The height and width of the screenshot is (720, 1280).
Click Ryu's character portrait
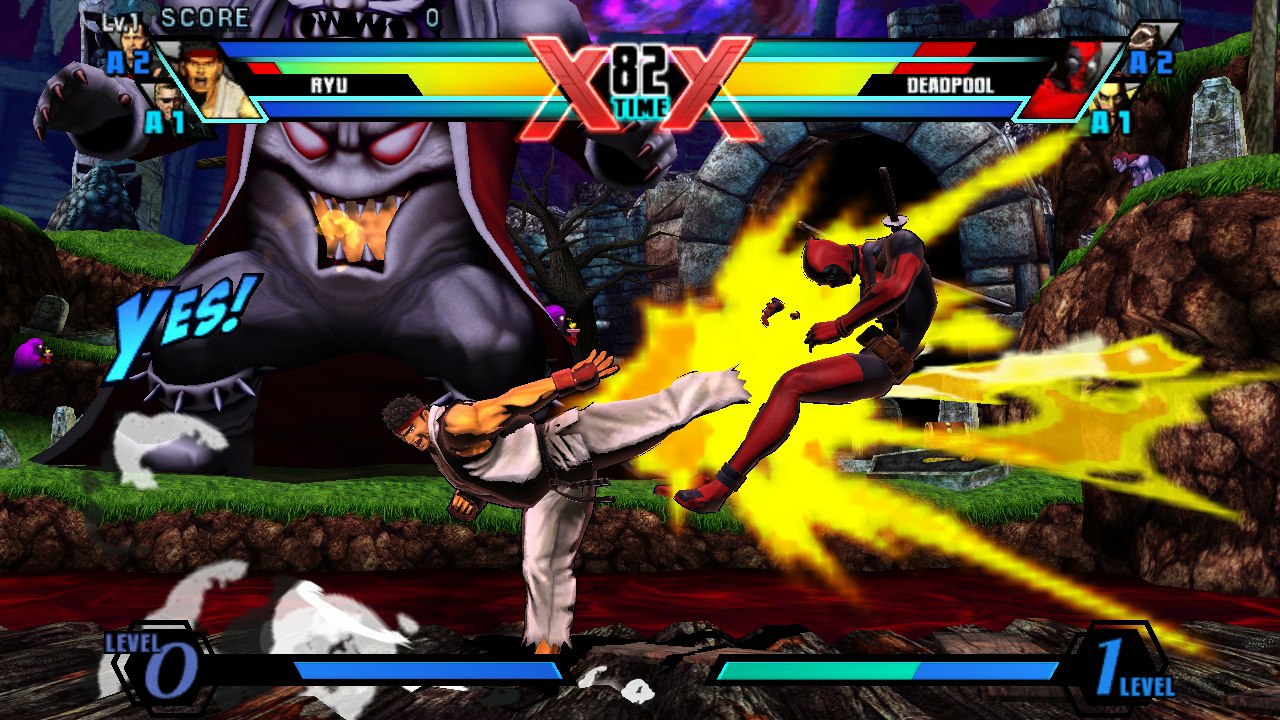point(207,78)
